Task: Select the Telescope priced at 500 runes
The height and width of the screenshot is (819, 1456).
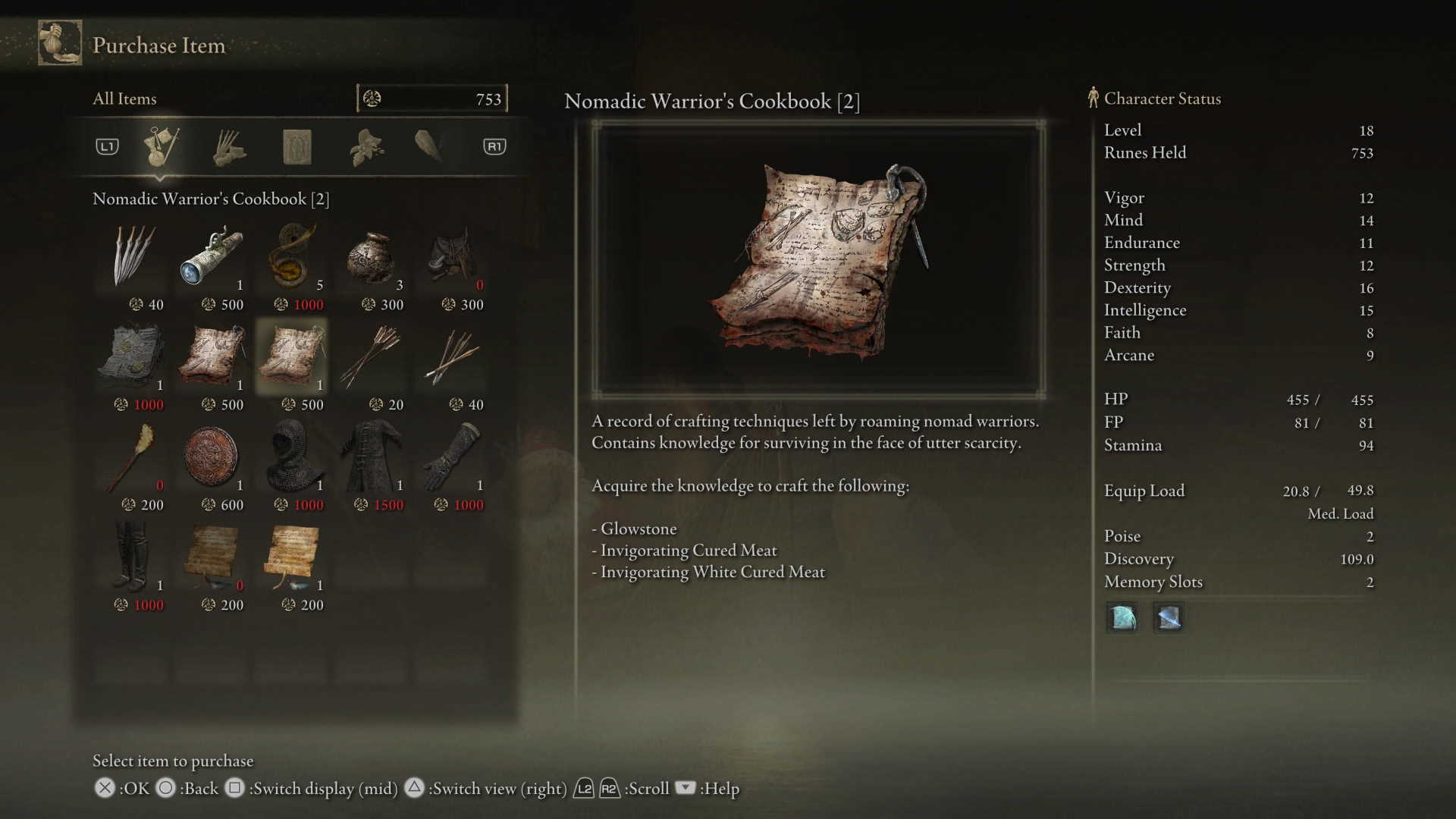Action: [x=212, y=258]
